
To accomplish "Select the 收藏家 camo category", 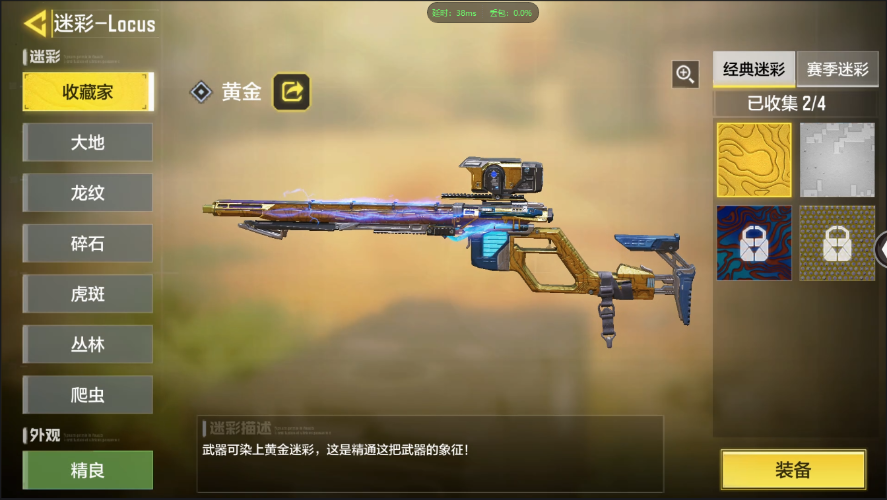I will click(x=88, y=92).
